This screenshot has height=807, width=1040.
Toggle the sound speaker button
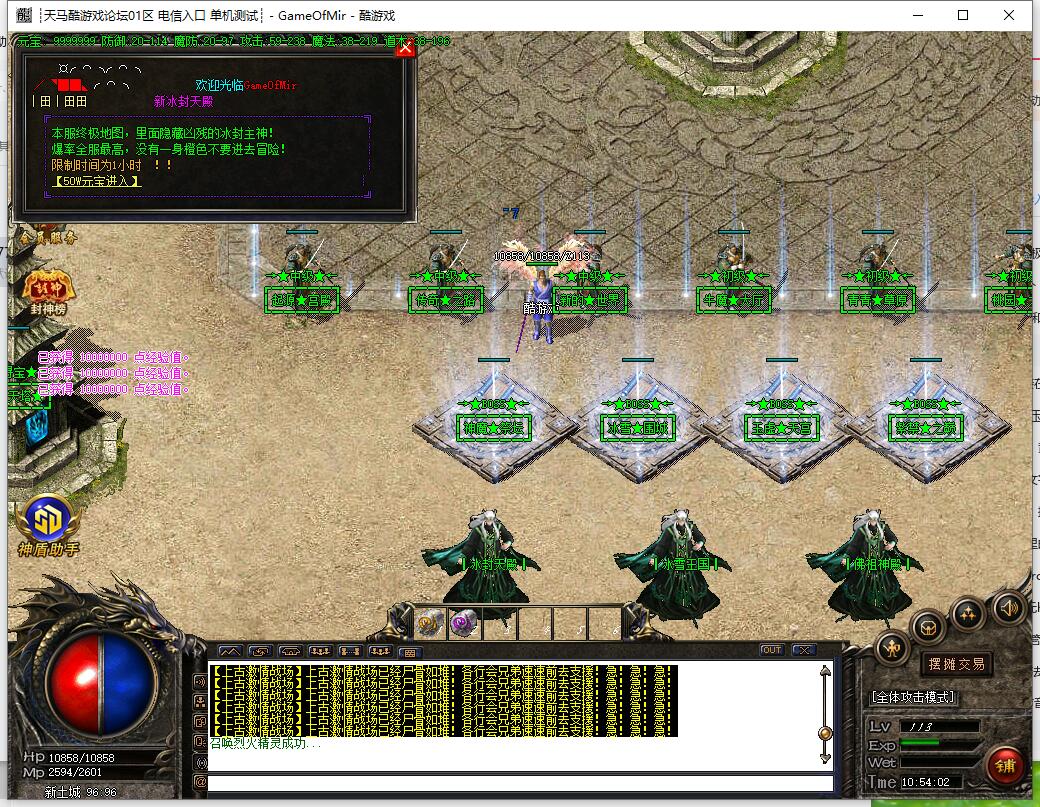tap(1009, 606)
